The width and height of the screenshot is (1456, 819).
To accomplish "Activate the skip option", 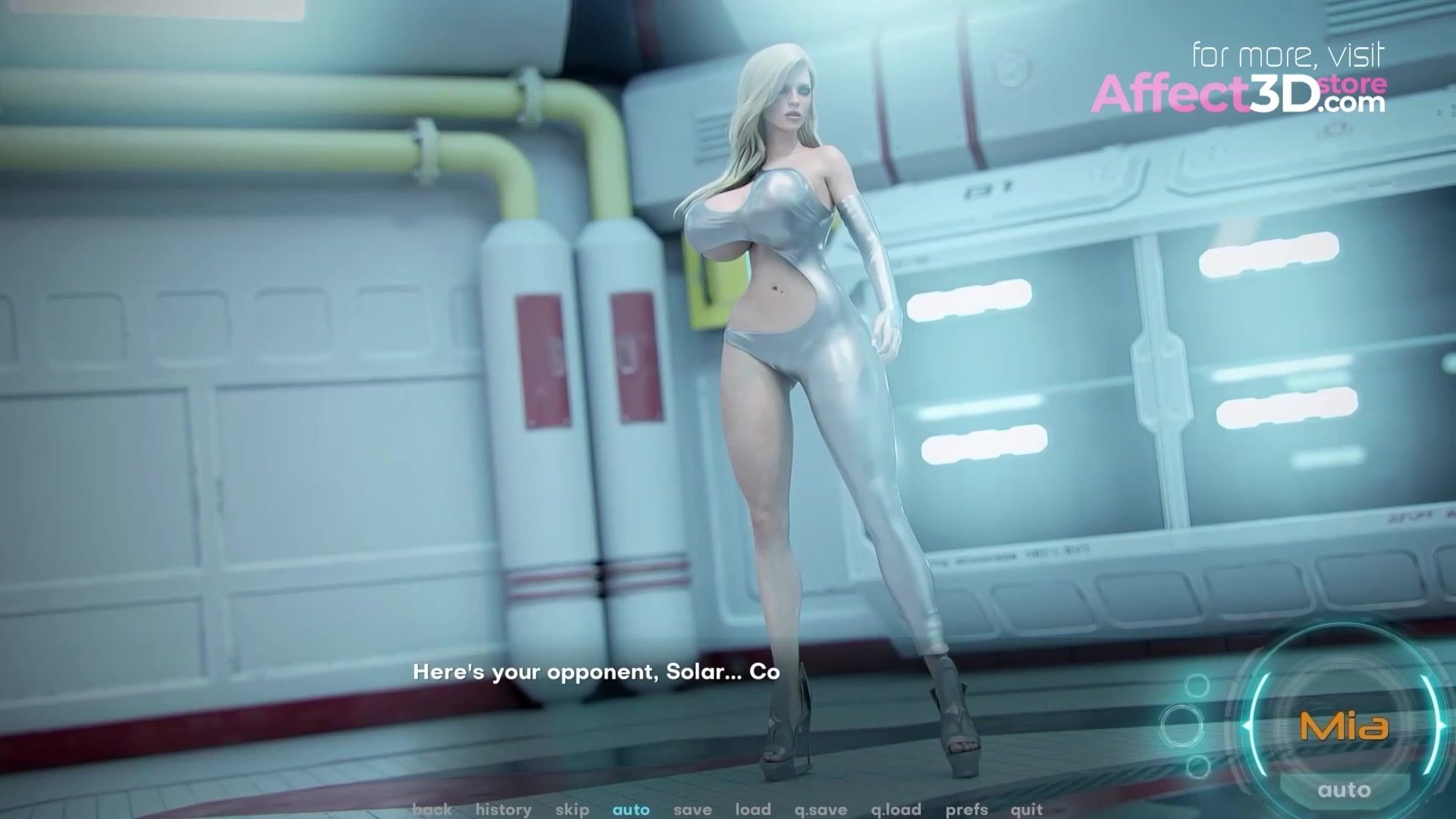I will coord(572,809).
